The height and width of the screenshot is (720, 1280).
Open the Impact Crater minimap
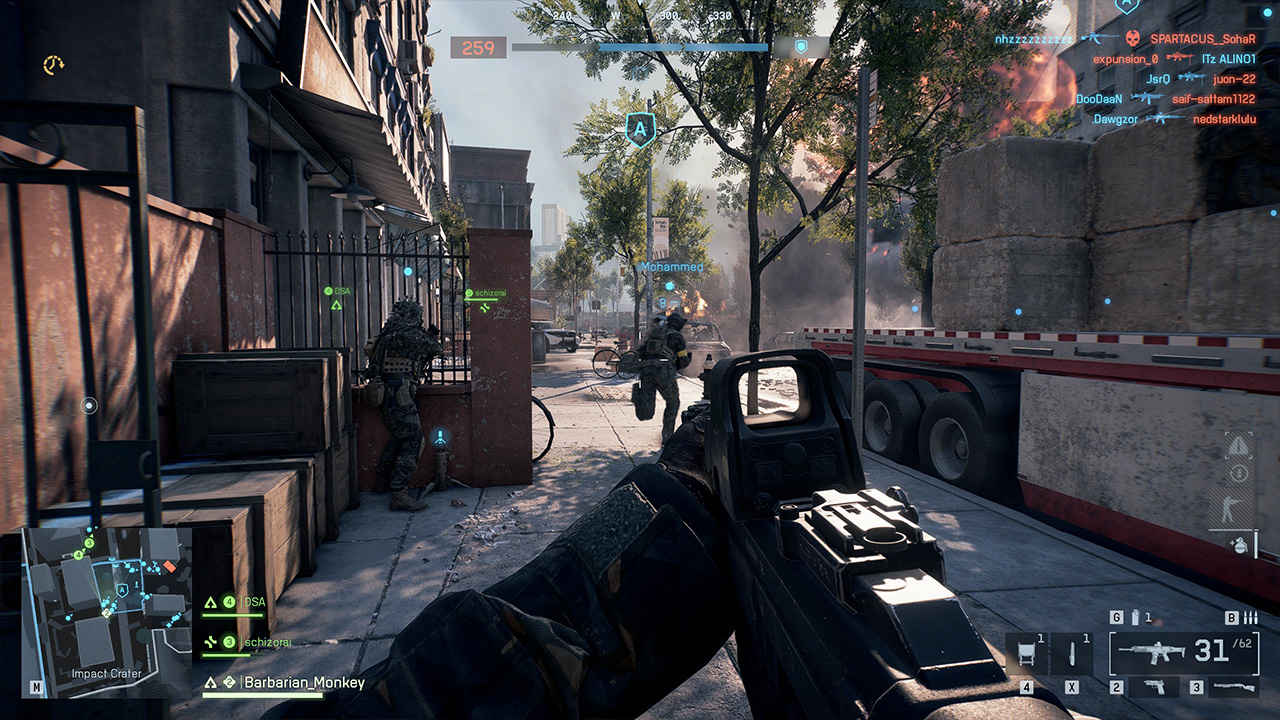[106, 610]
